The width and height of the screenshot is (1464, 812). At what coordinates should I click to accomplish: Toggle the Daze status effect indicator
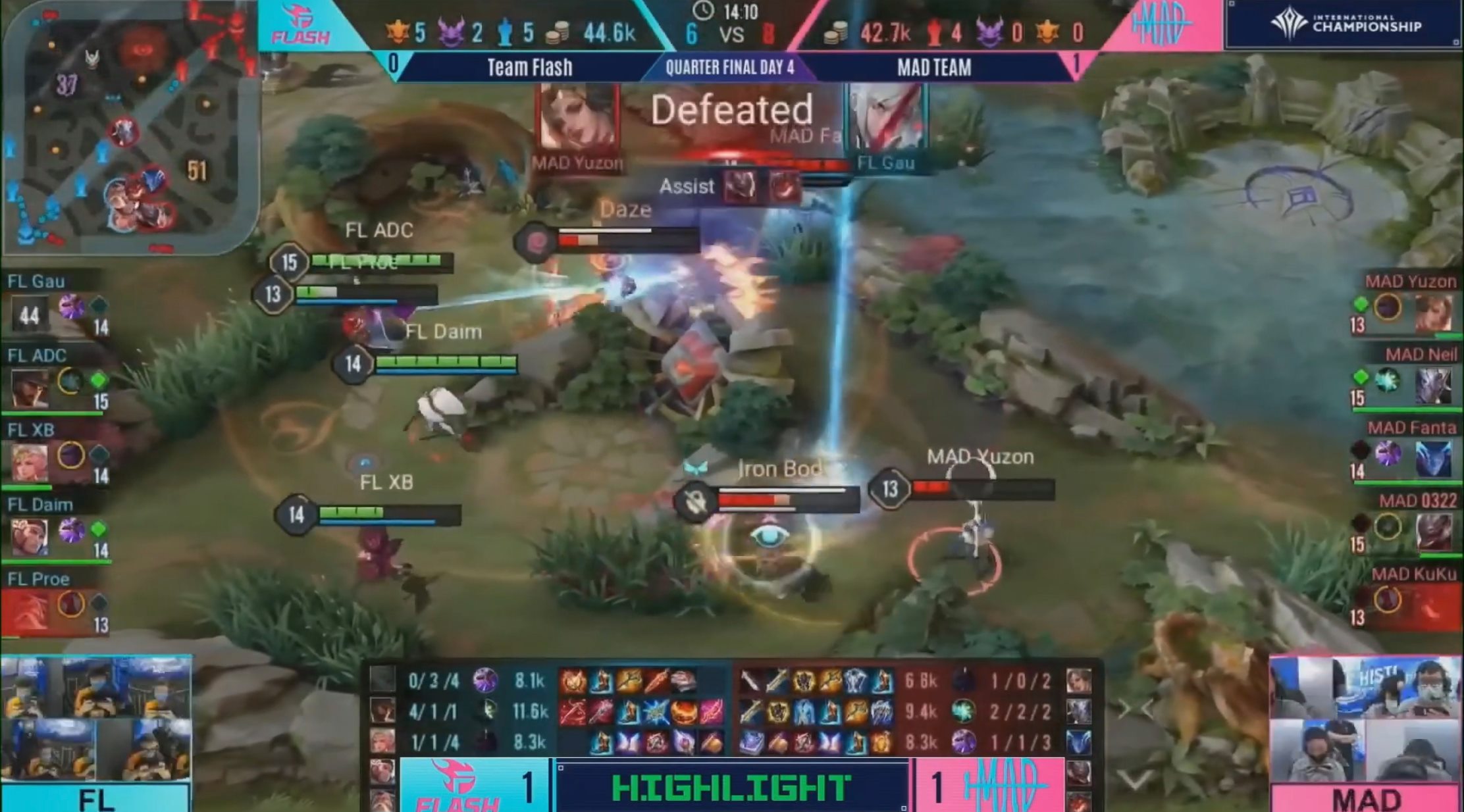(625, 211)
